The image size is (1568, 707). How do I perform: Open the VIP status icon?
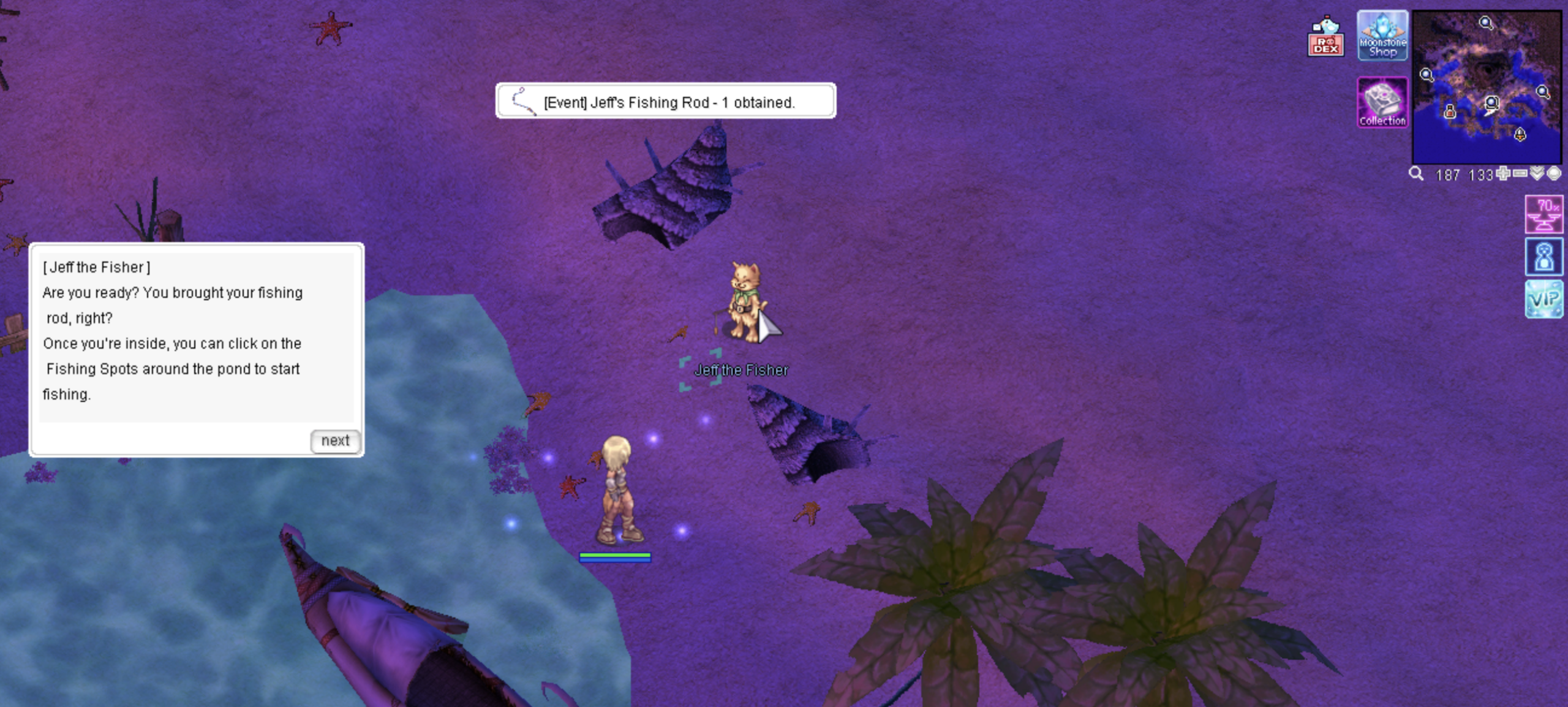(1543, 299)
